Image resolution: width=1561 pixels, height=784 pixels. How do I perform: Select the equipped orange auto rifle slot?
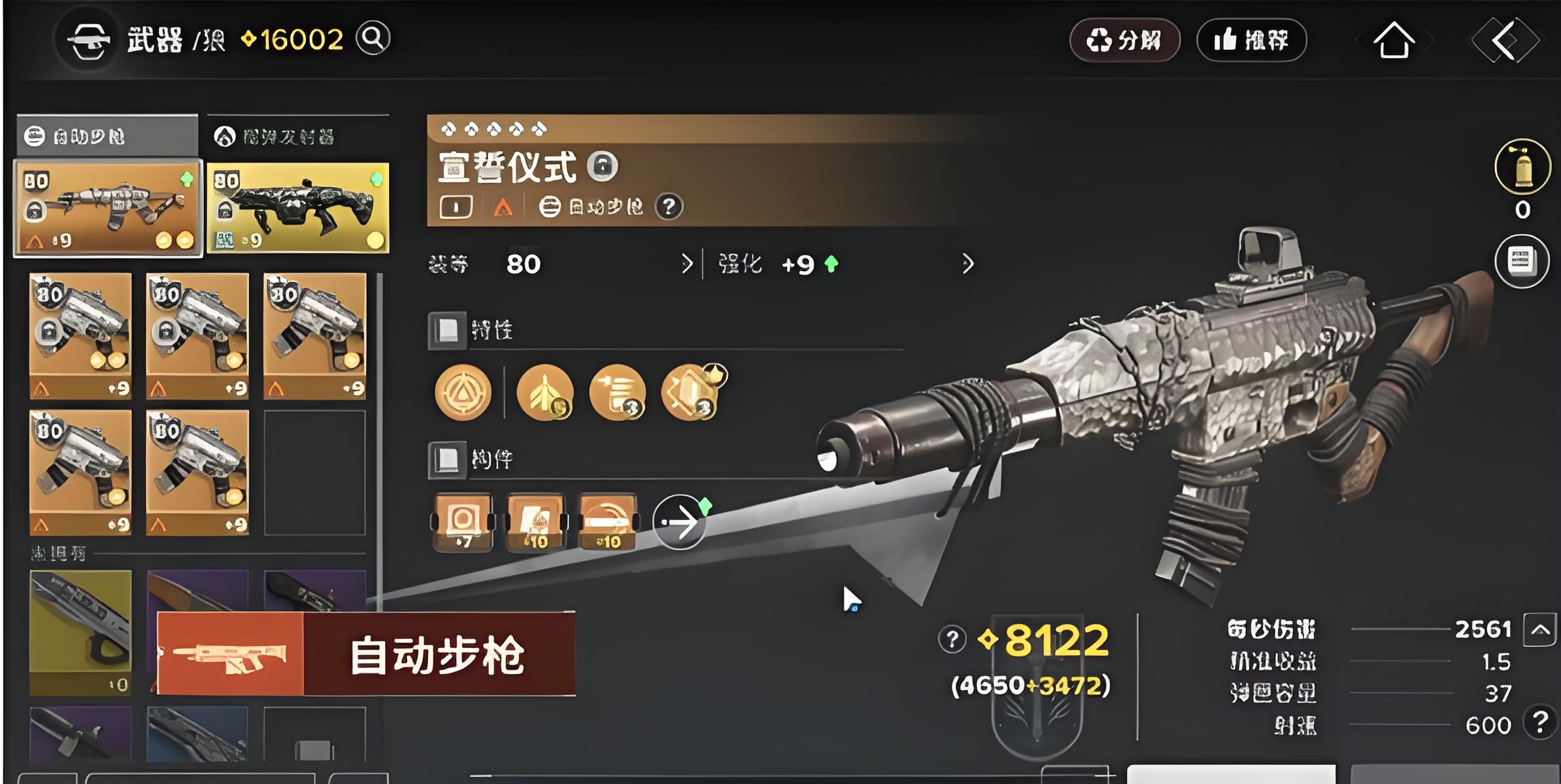click(108, 208)
